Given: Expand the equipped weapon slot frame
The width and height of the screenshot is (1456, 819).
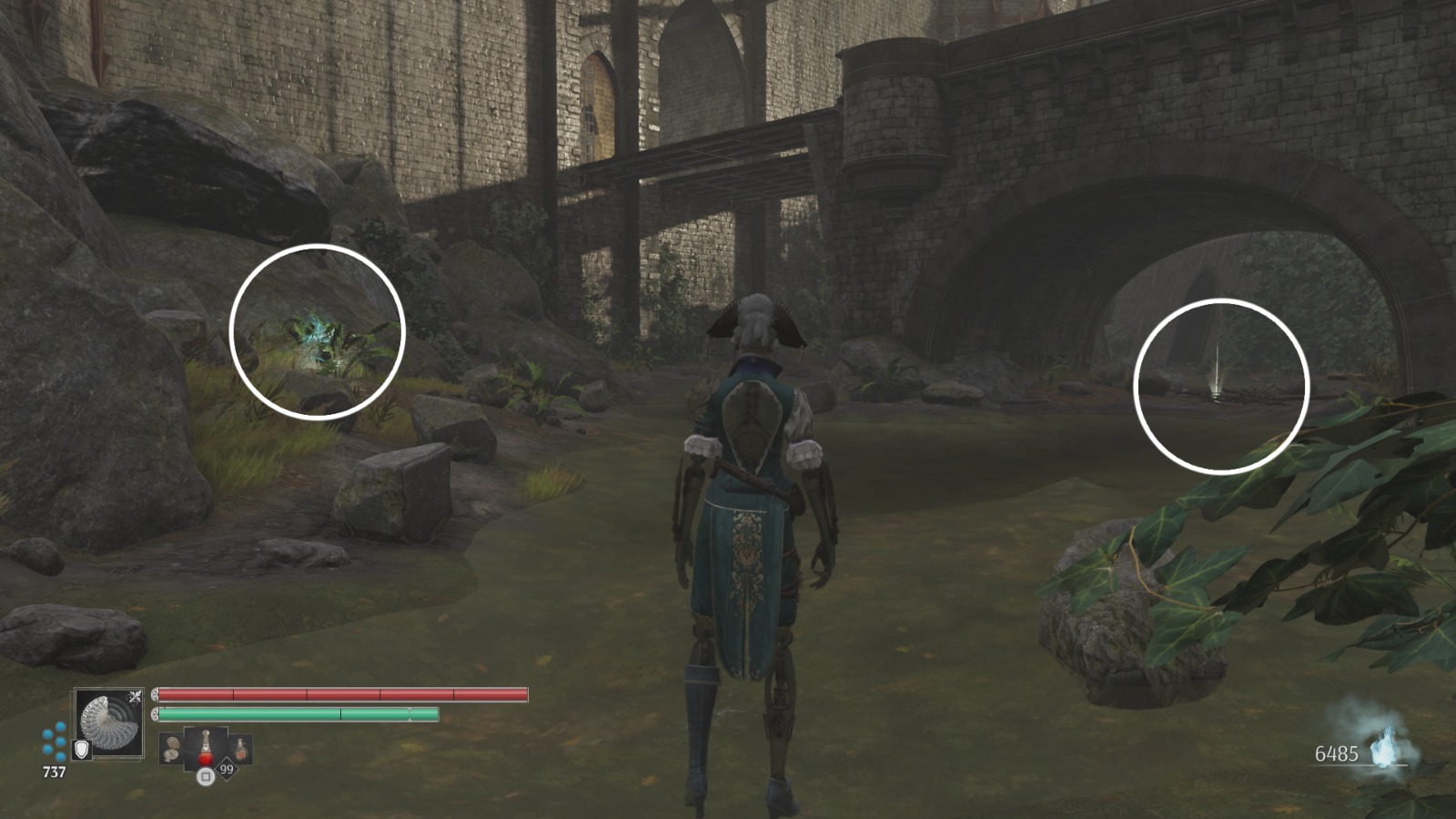Looking at the screenshot, I should point(108,724).
